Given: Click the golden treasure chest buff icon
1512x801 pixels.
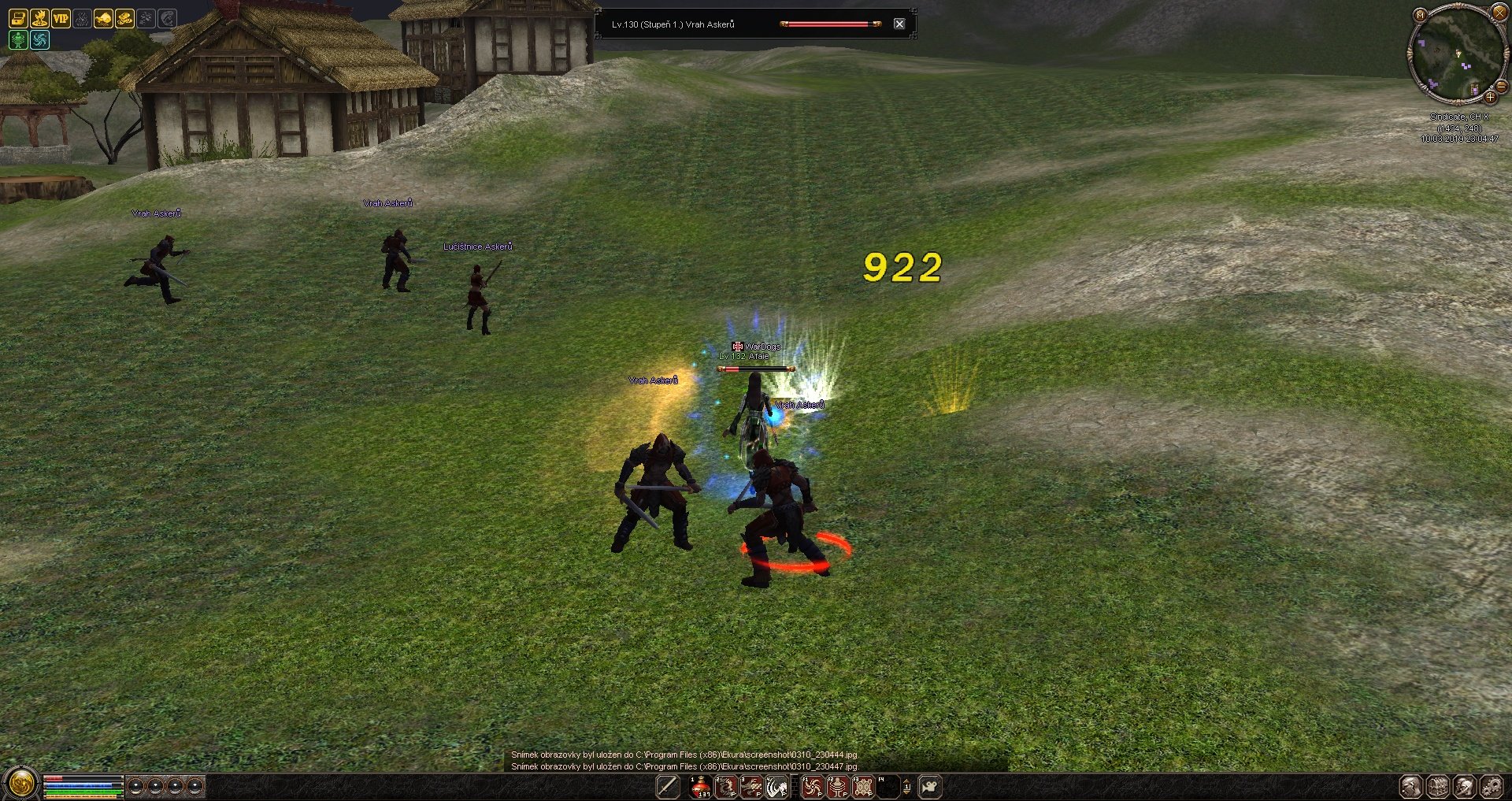Looking at the screenshot, I should point(18,18).
